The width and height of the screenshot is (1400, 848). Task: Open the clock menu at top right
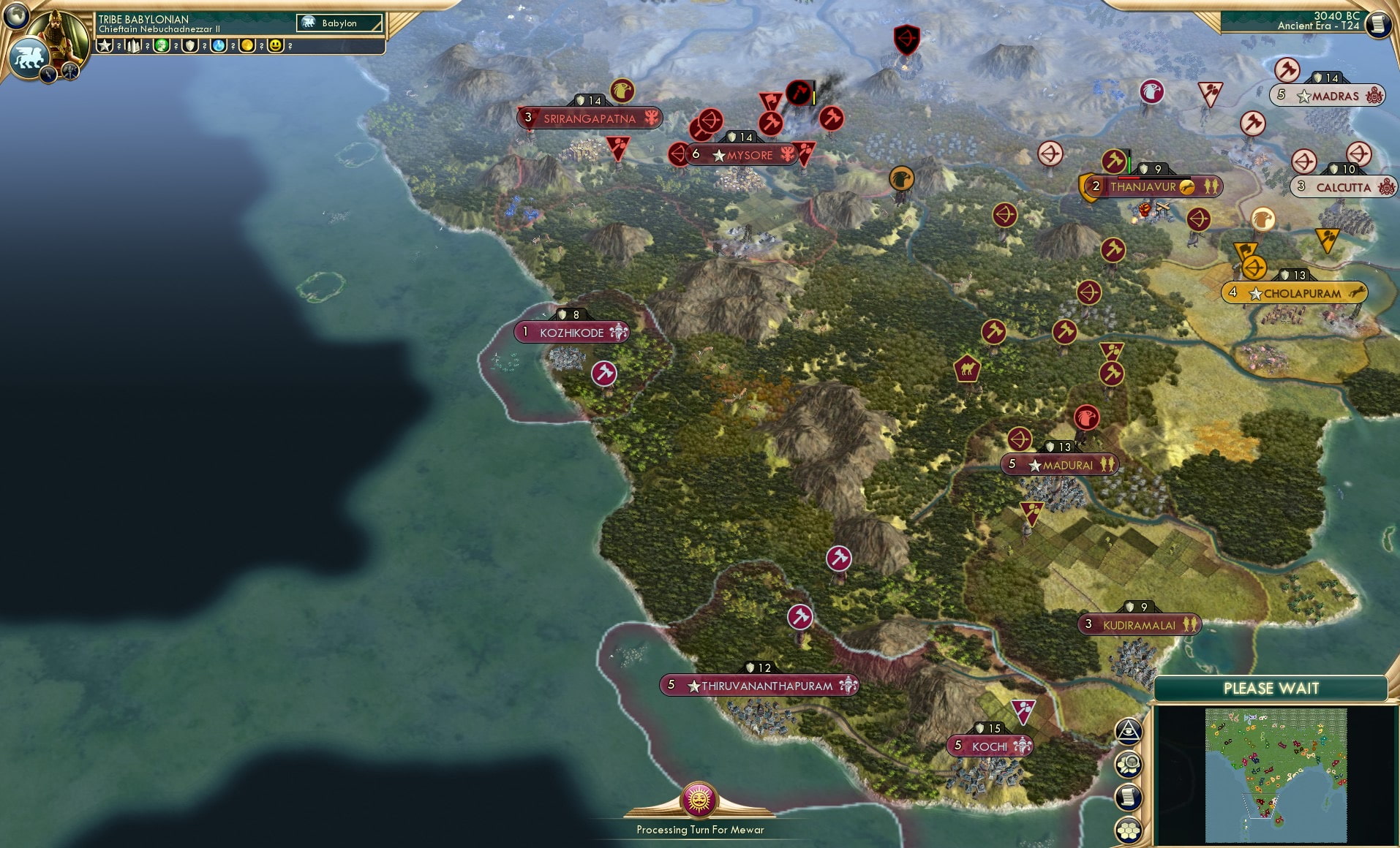tap(1378, 24)
